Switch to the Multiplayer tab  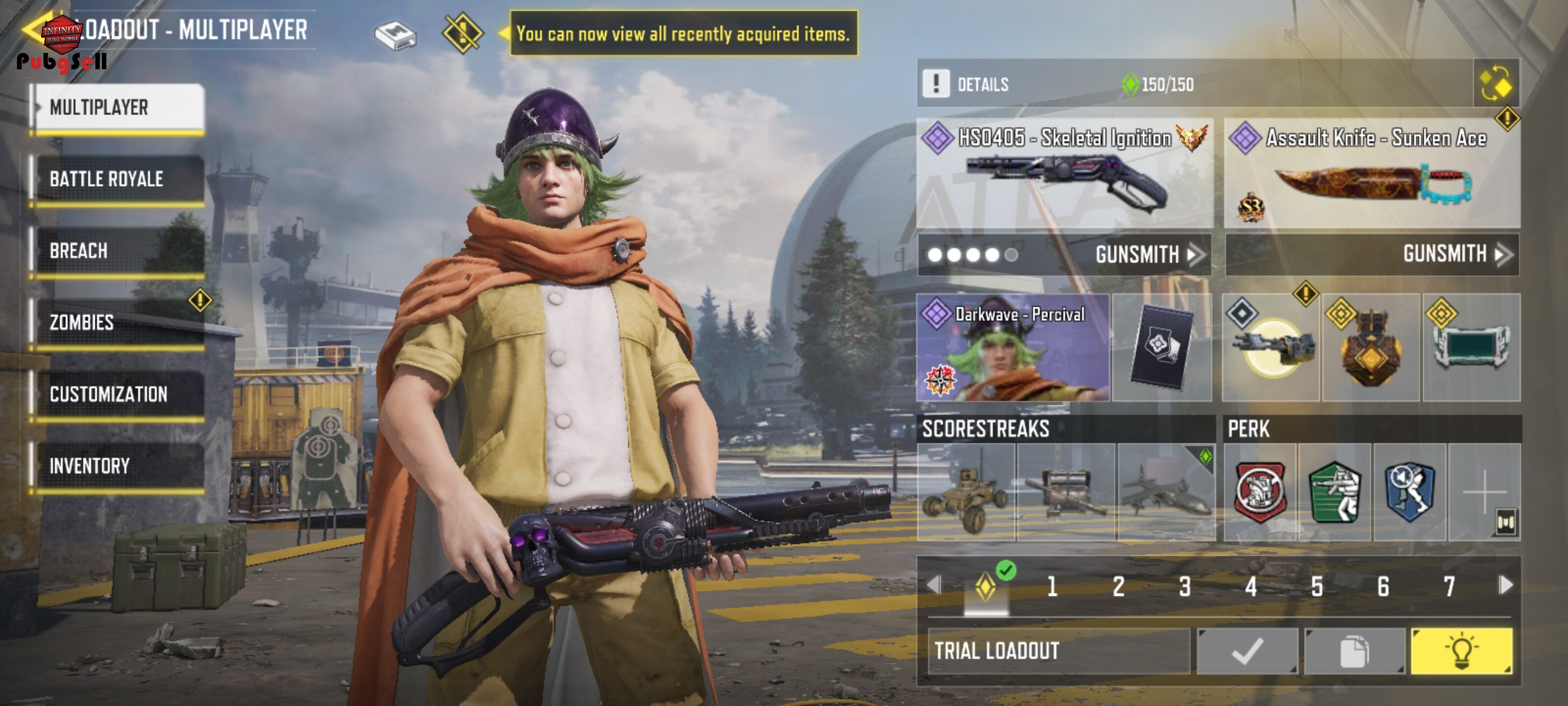119,108
